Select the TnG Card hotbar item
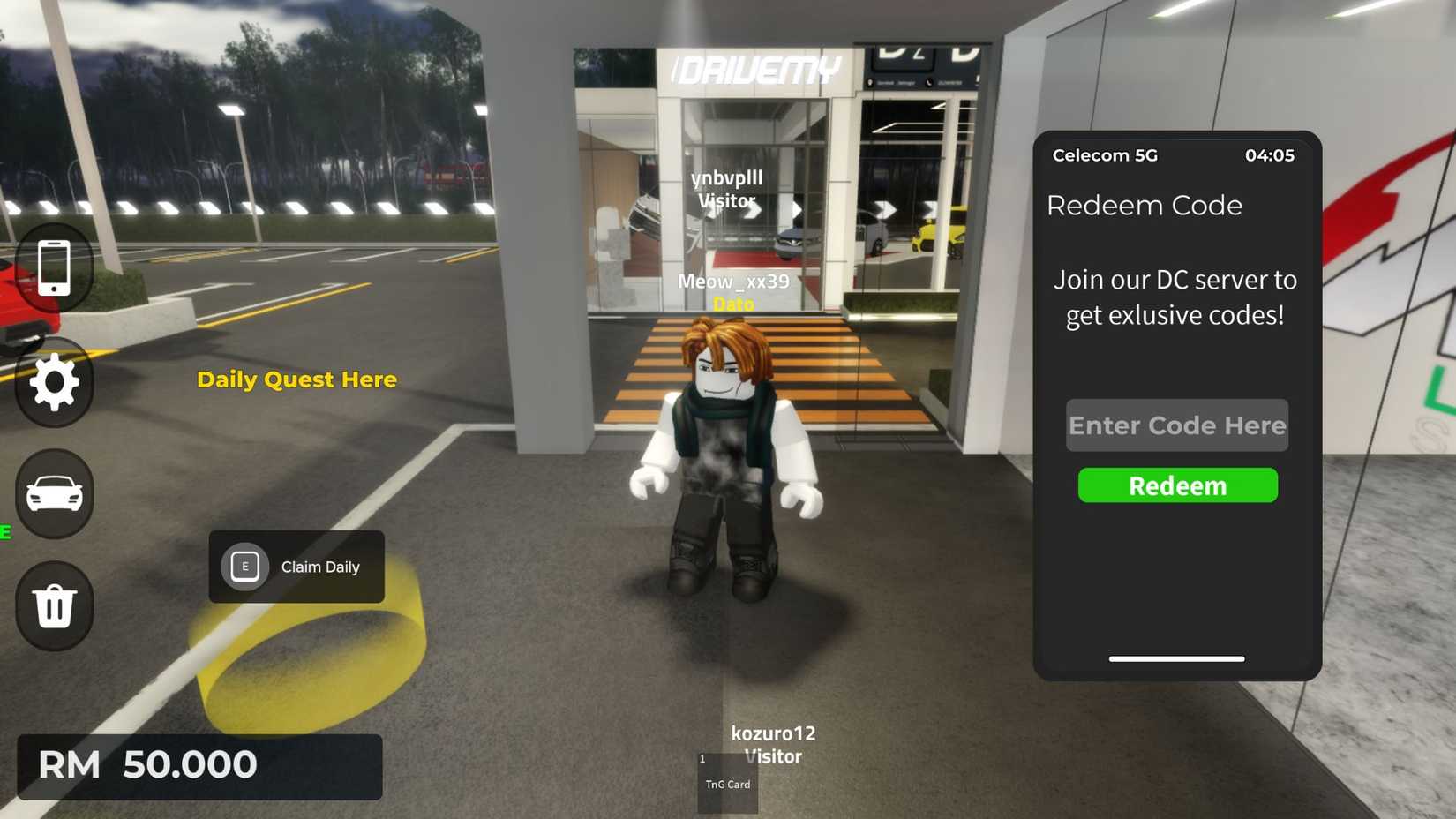The image size is (1456, 819). point(726,785)
